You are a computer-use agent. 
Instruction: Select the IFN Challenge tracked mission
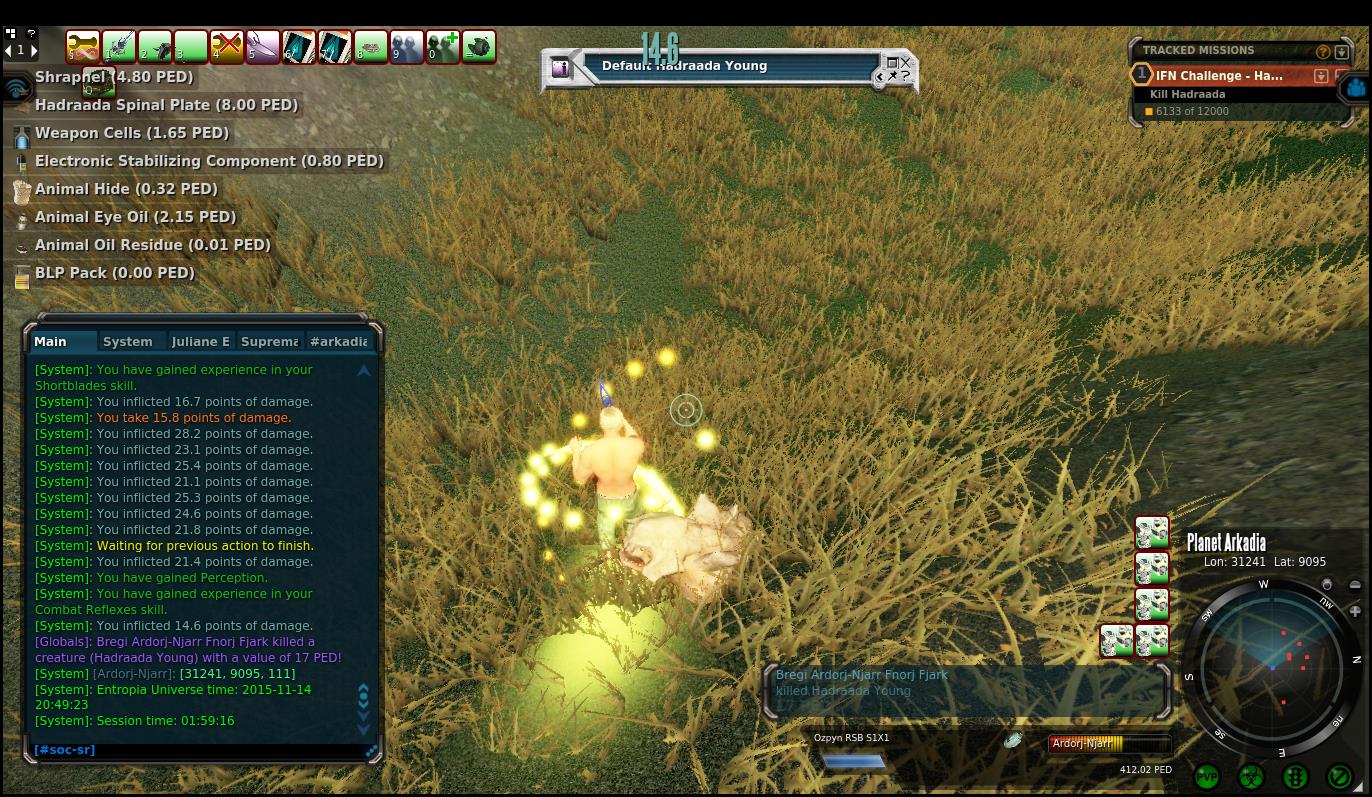1218,76
